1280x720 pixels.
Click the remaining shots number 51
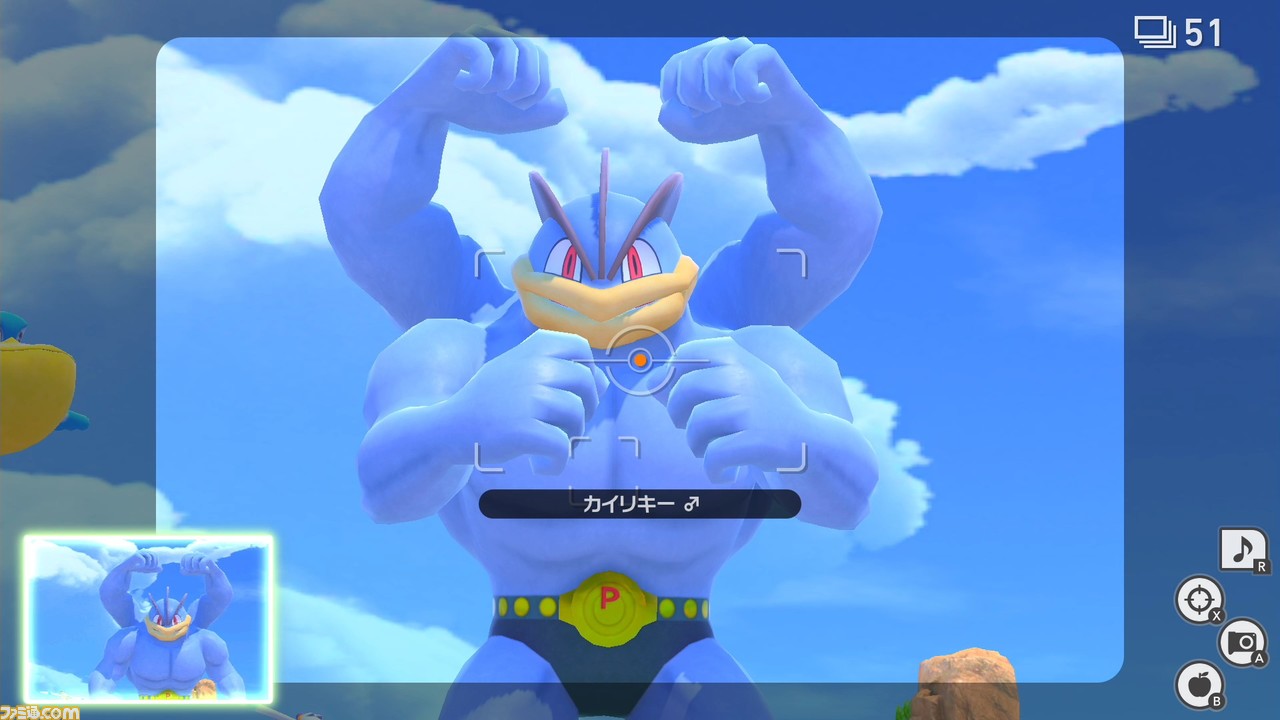[x=1205, y=31]
